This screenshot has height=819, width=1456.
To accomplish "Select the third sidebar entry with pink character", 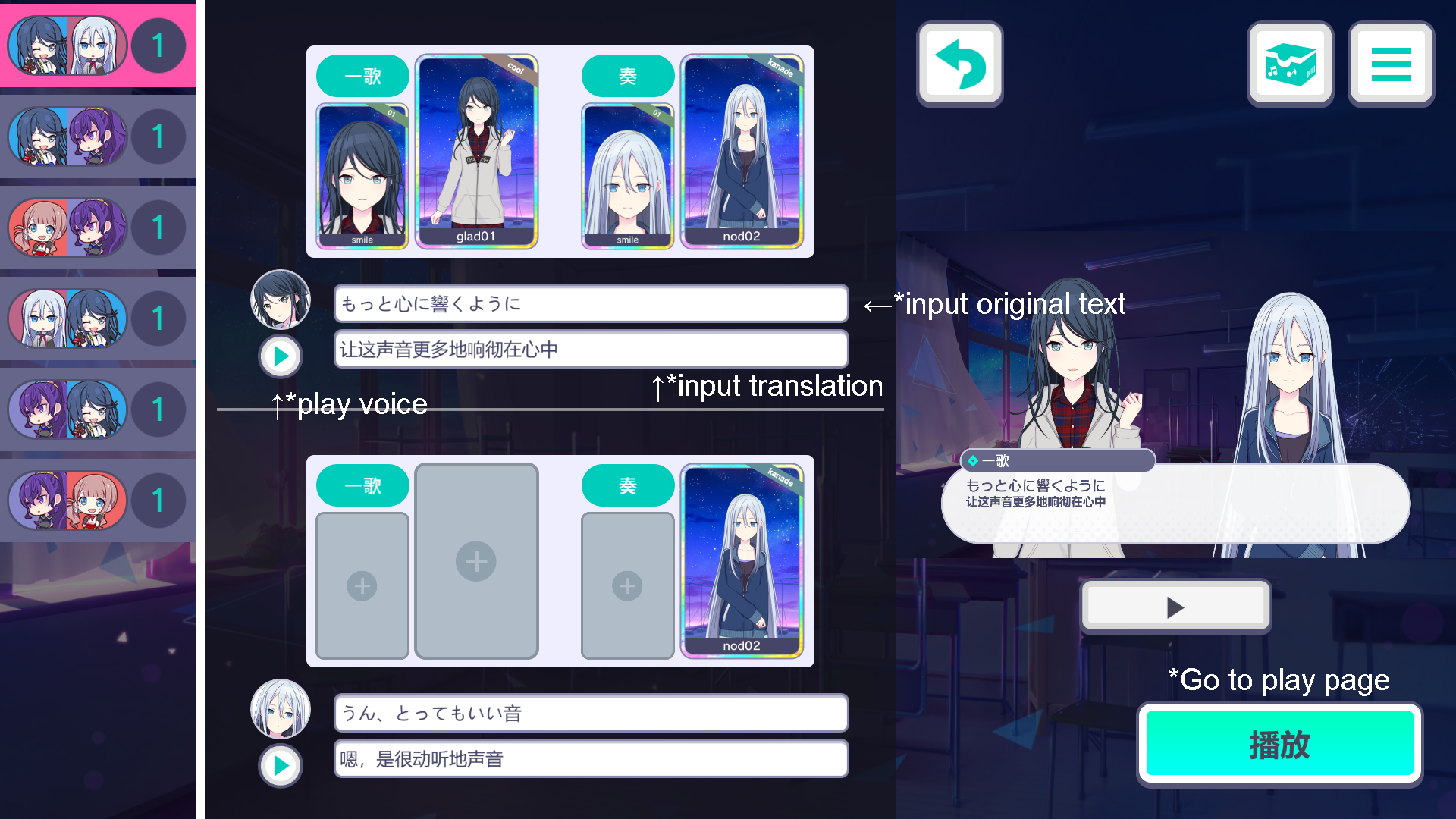I will coord(97,227).
